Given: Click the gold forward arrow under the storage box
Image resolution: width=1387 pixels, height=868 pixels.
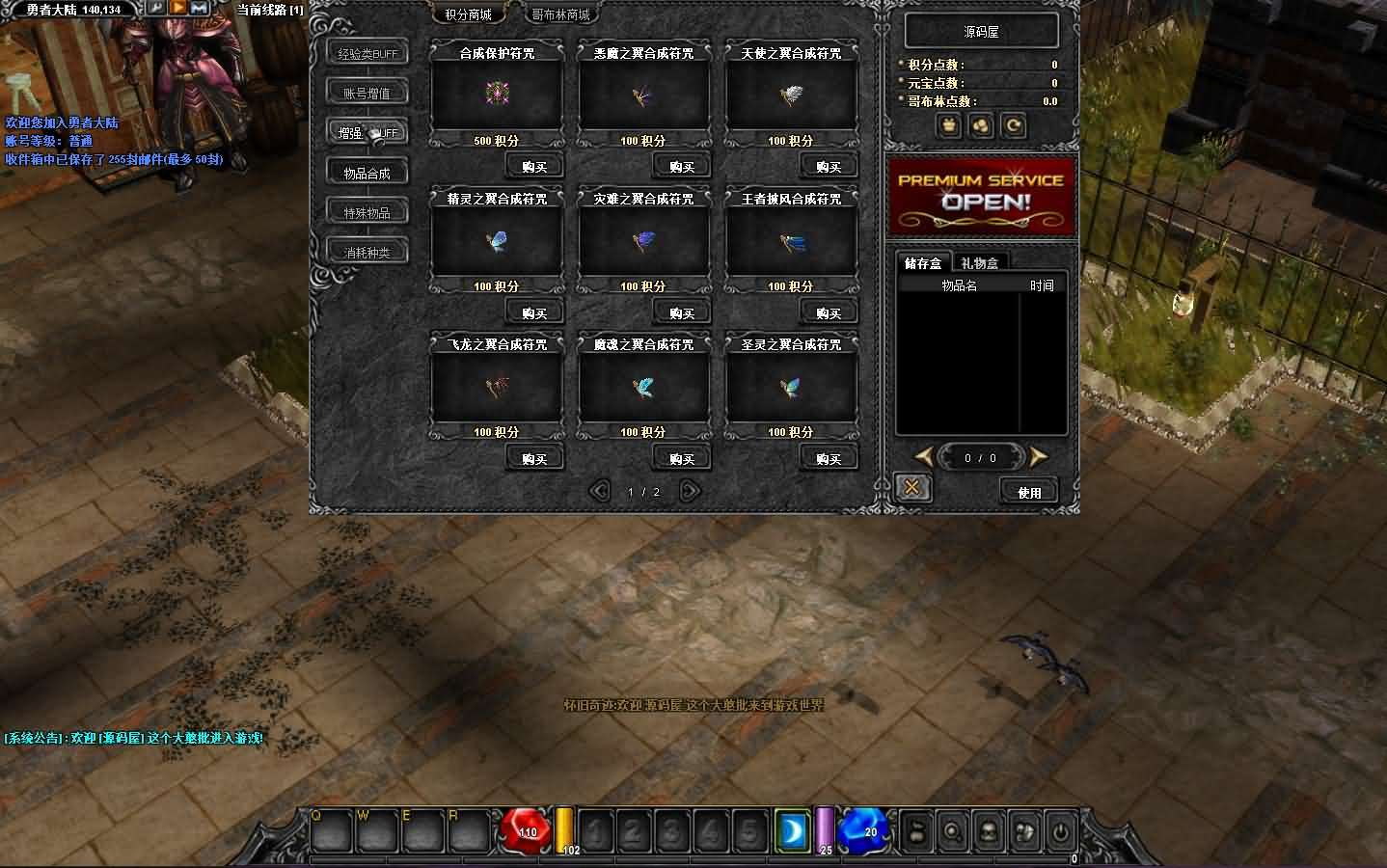Looking at the screenshot, I should (x=1038, y=457).
